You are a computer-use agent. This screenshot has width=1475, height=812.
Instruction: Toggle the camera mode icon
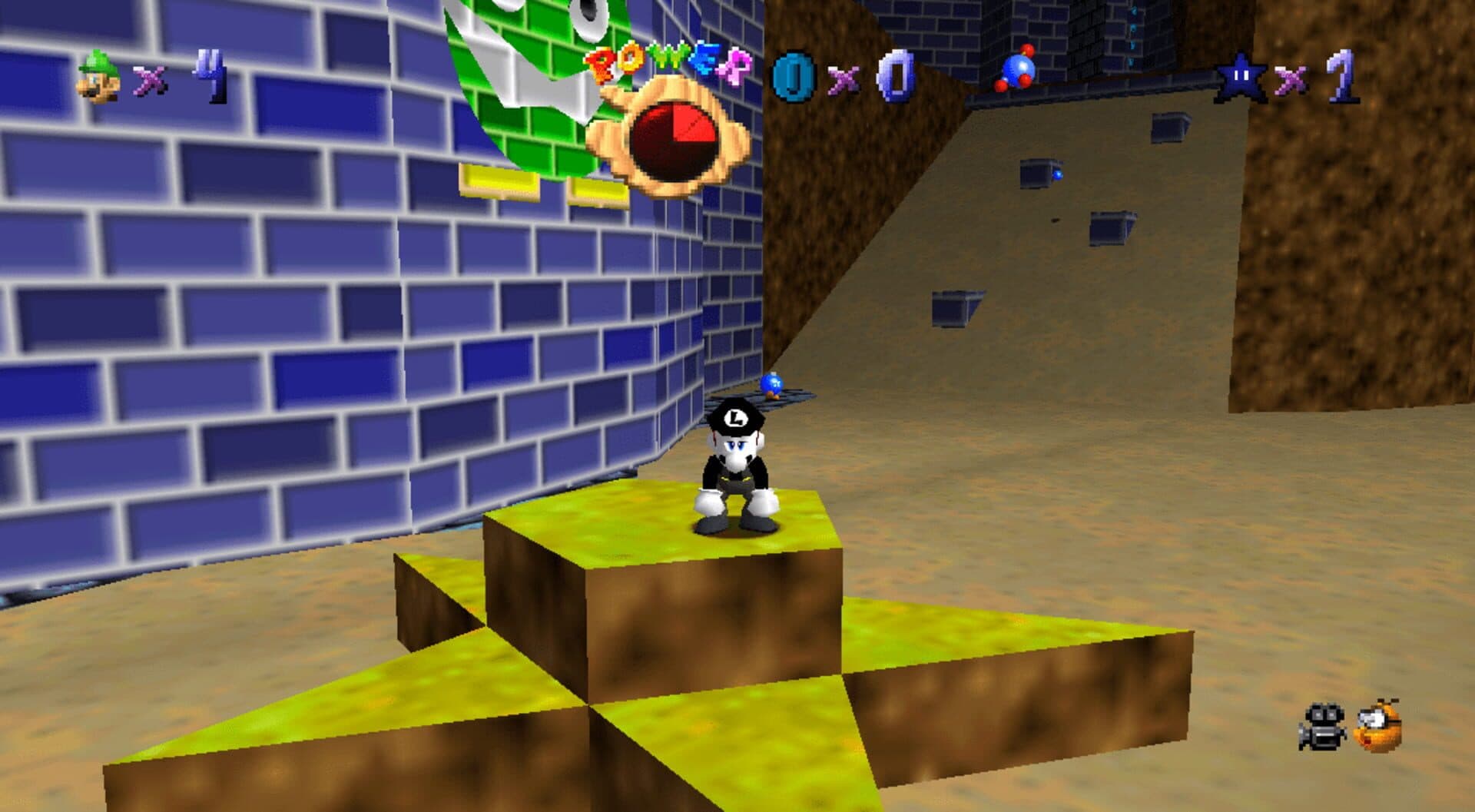click(1322, 726)
